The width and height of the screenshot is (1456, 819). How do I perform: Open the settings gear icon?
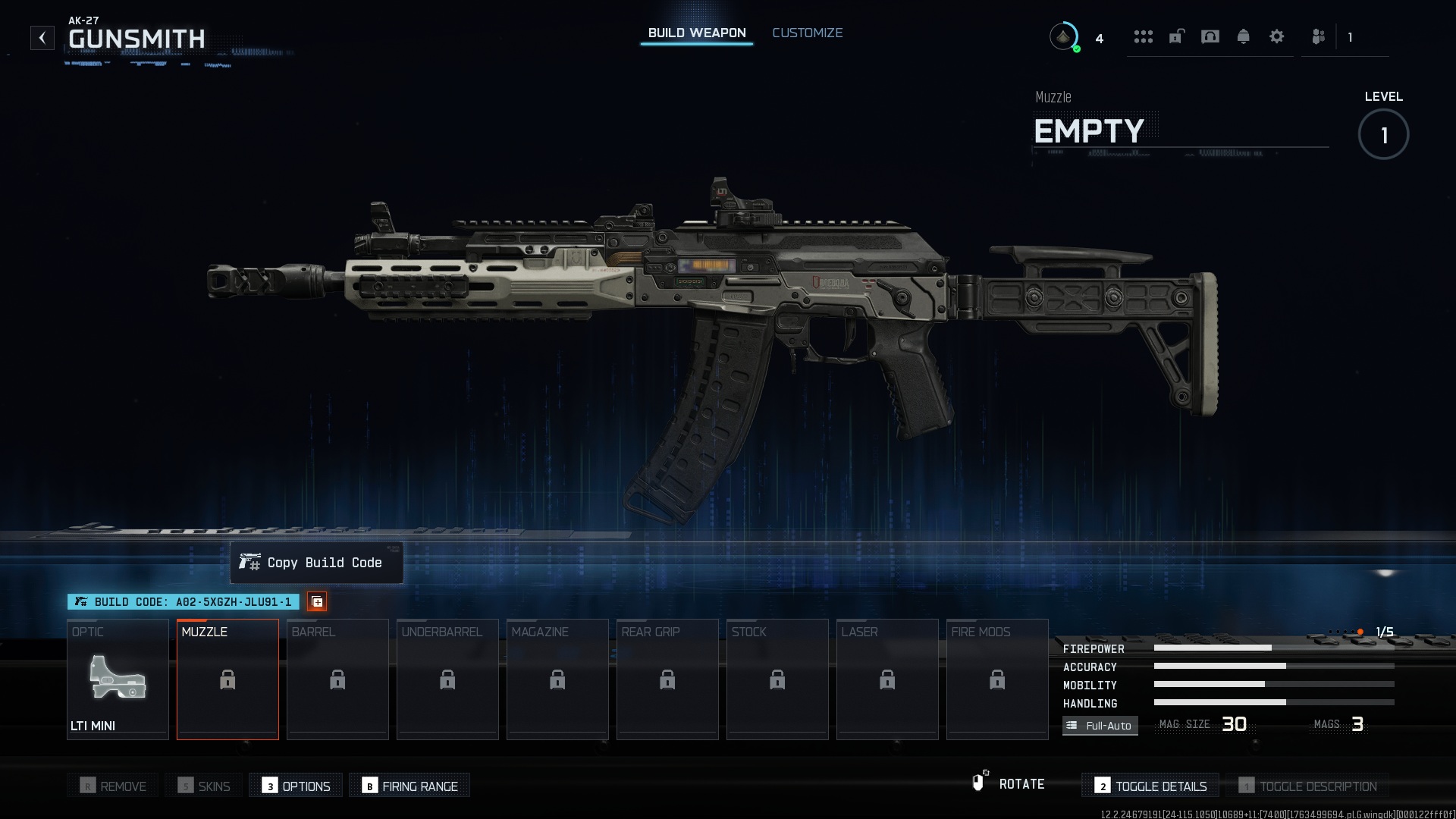1277,36
